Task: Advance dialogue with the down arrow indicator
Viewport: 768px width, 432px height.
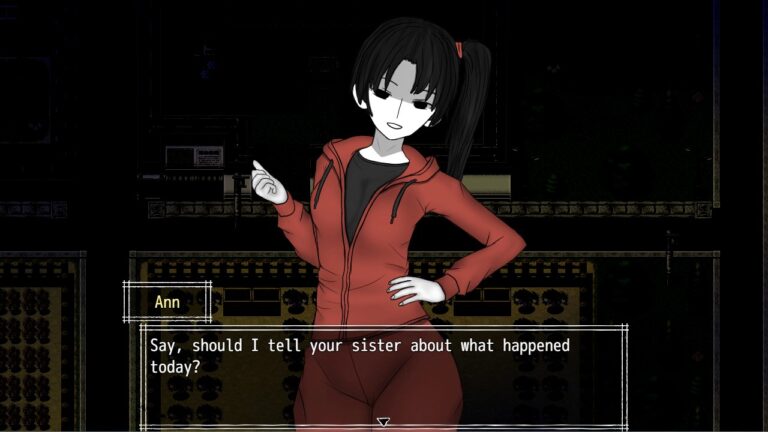Action: 383,423
